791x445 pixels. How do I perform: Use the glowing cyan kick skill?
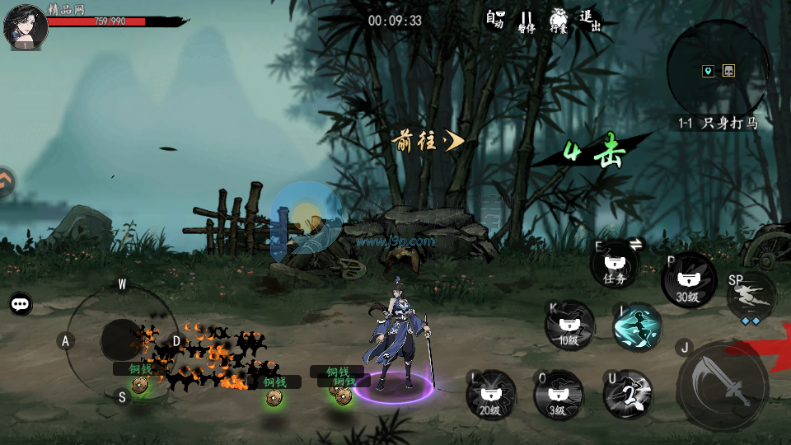[637, 327]
